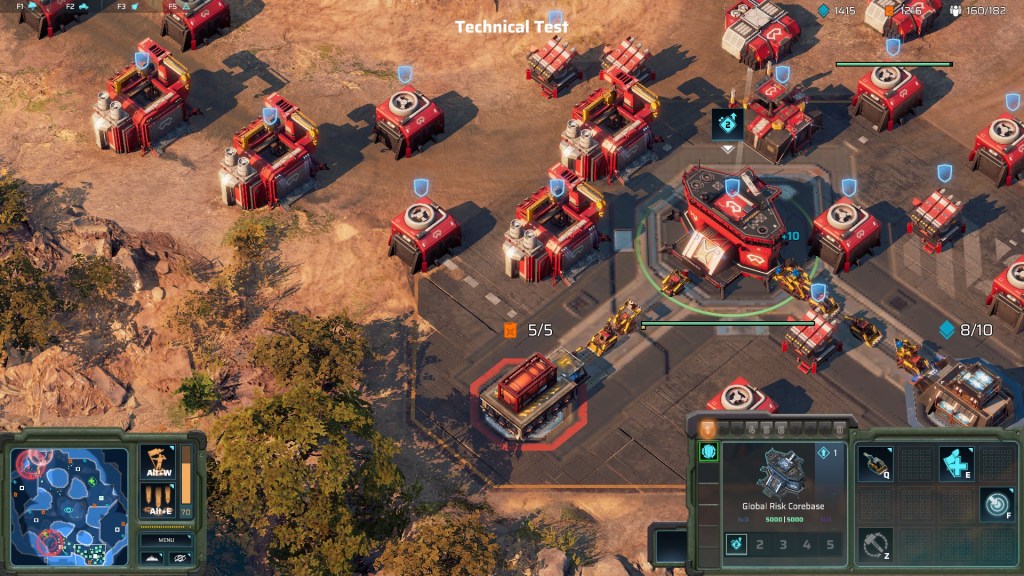Activate the flag-bearer soldier power icon
This screenshot has width=1024, height=576.
[x=157, y=461]
